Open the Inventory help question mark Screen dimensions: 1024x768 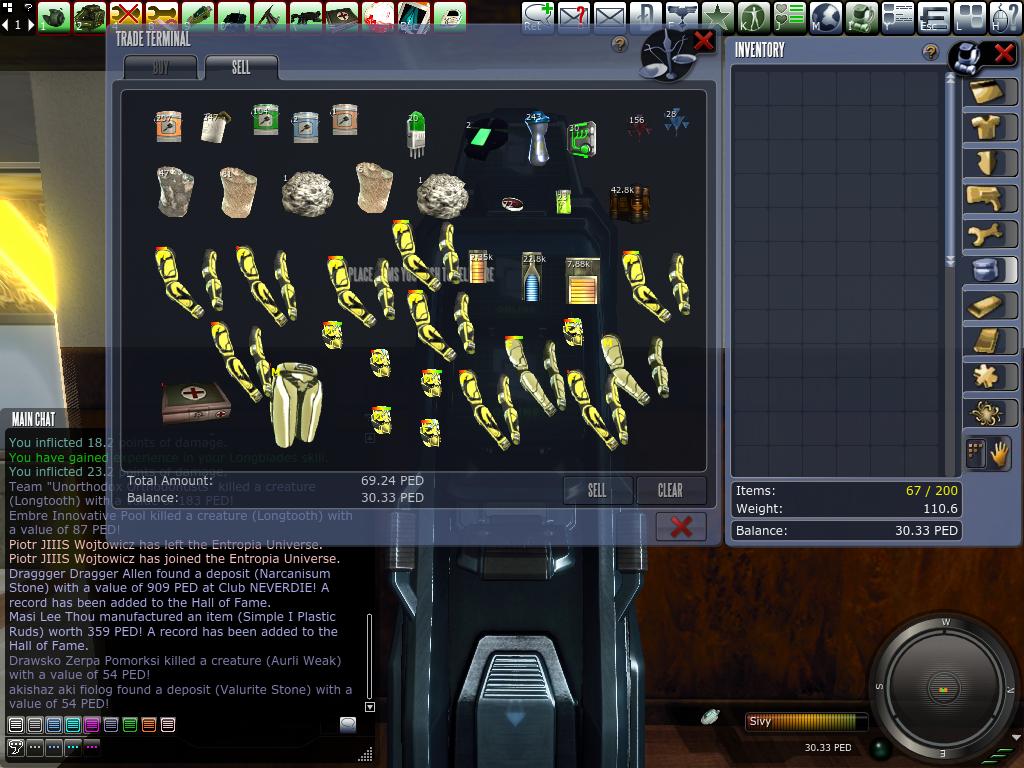click(x=931, y=52)
